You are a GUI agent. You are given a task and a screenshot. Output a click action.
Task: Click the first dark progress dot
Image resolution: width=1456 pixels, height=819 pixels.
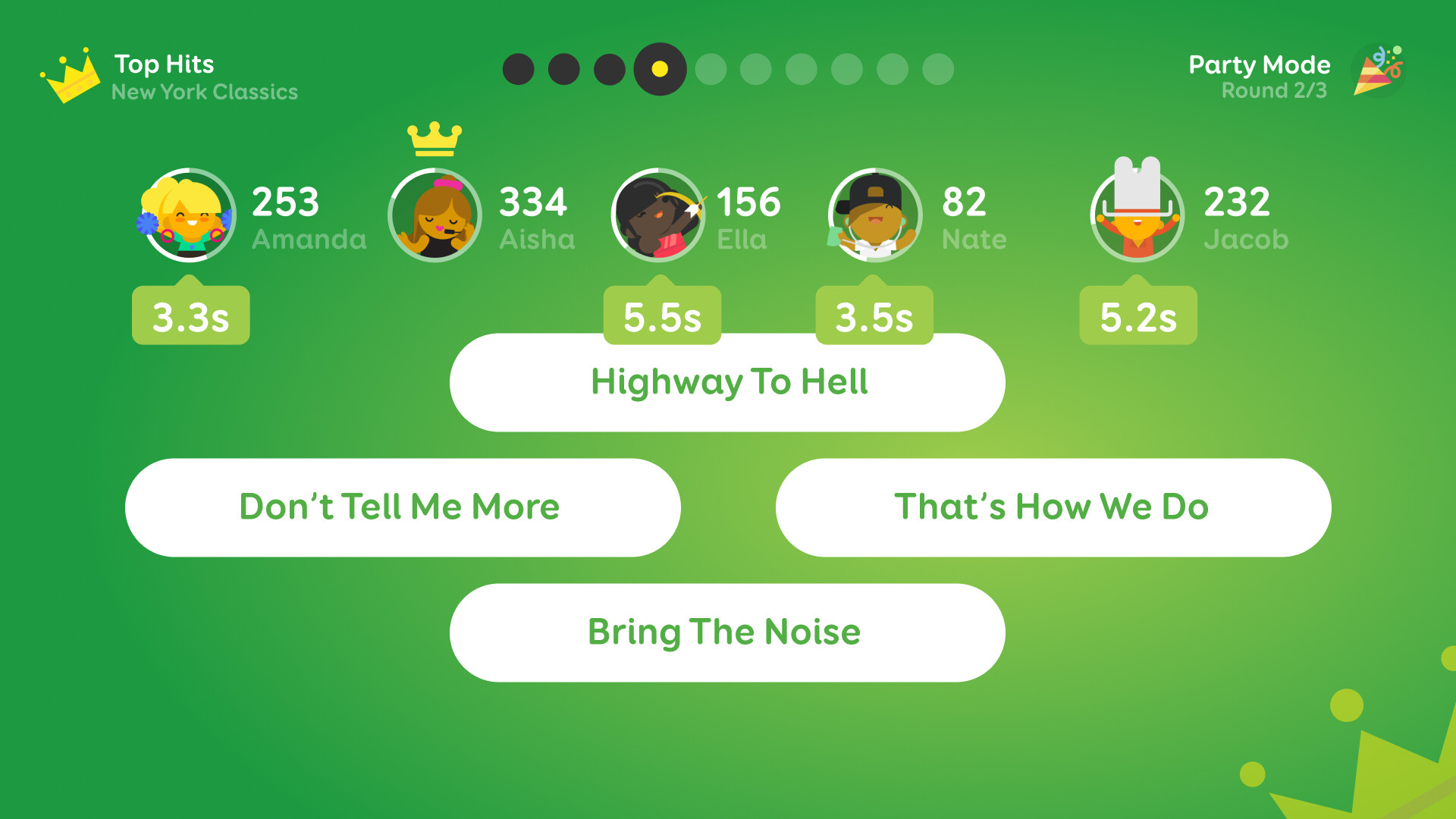coord(517,69)
